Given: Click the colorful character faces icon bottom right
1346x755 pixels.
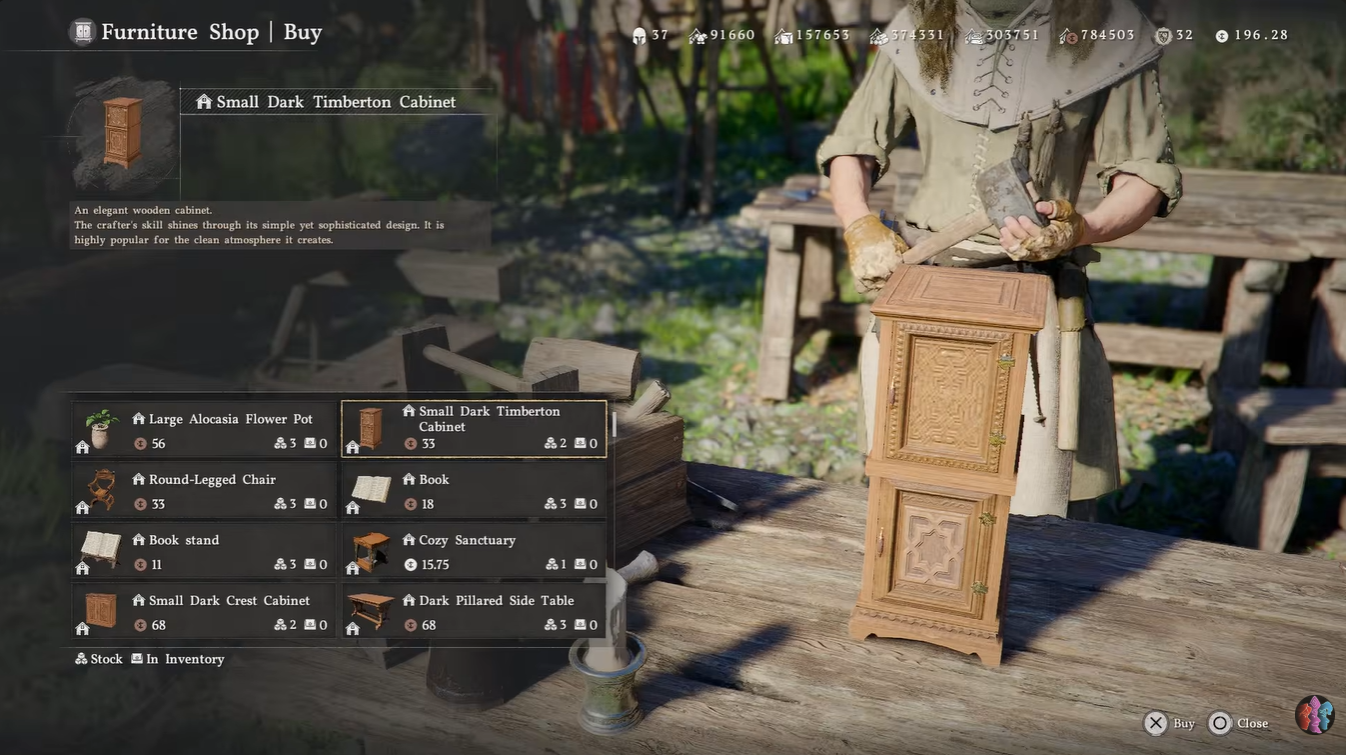Looking at the screenshot, I should coord(1315,714).
